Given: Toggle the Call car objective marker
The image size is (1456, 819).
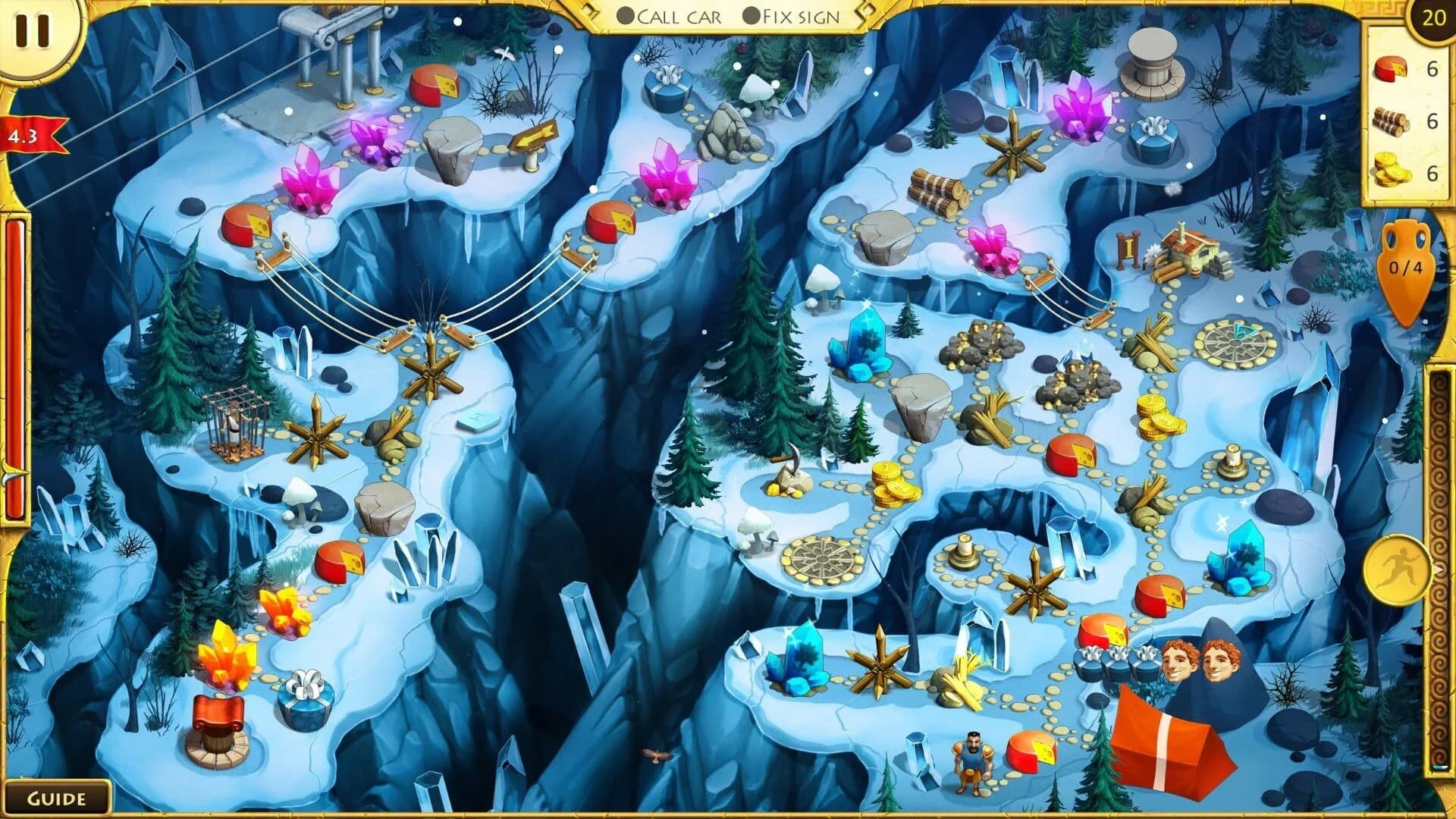Looking at the screenshot, I should 626,15.
